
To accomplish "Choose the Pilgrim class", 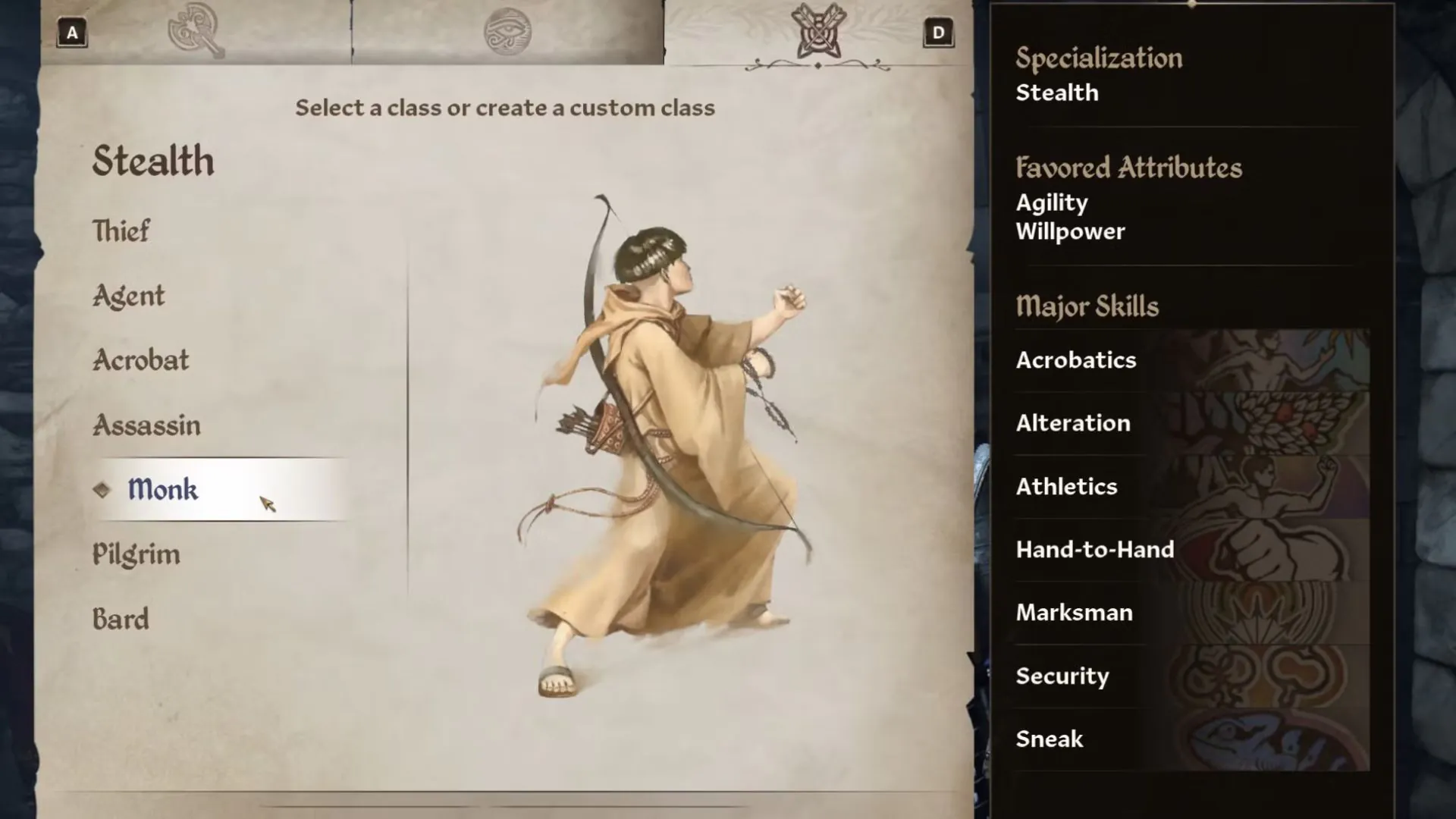I will [x=136, y=554].
